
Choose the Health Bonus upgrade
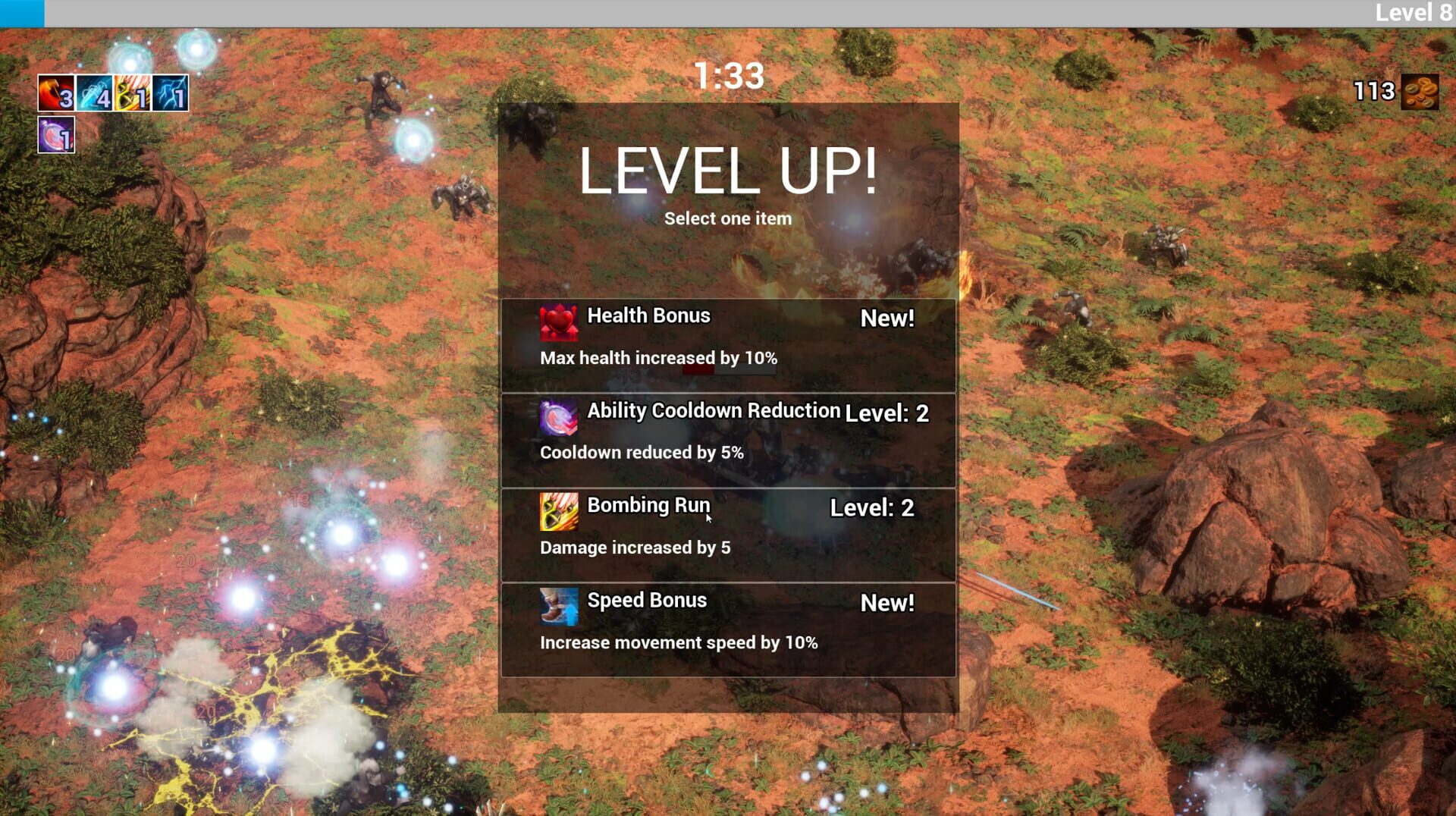click(728, 338)
